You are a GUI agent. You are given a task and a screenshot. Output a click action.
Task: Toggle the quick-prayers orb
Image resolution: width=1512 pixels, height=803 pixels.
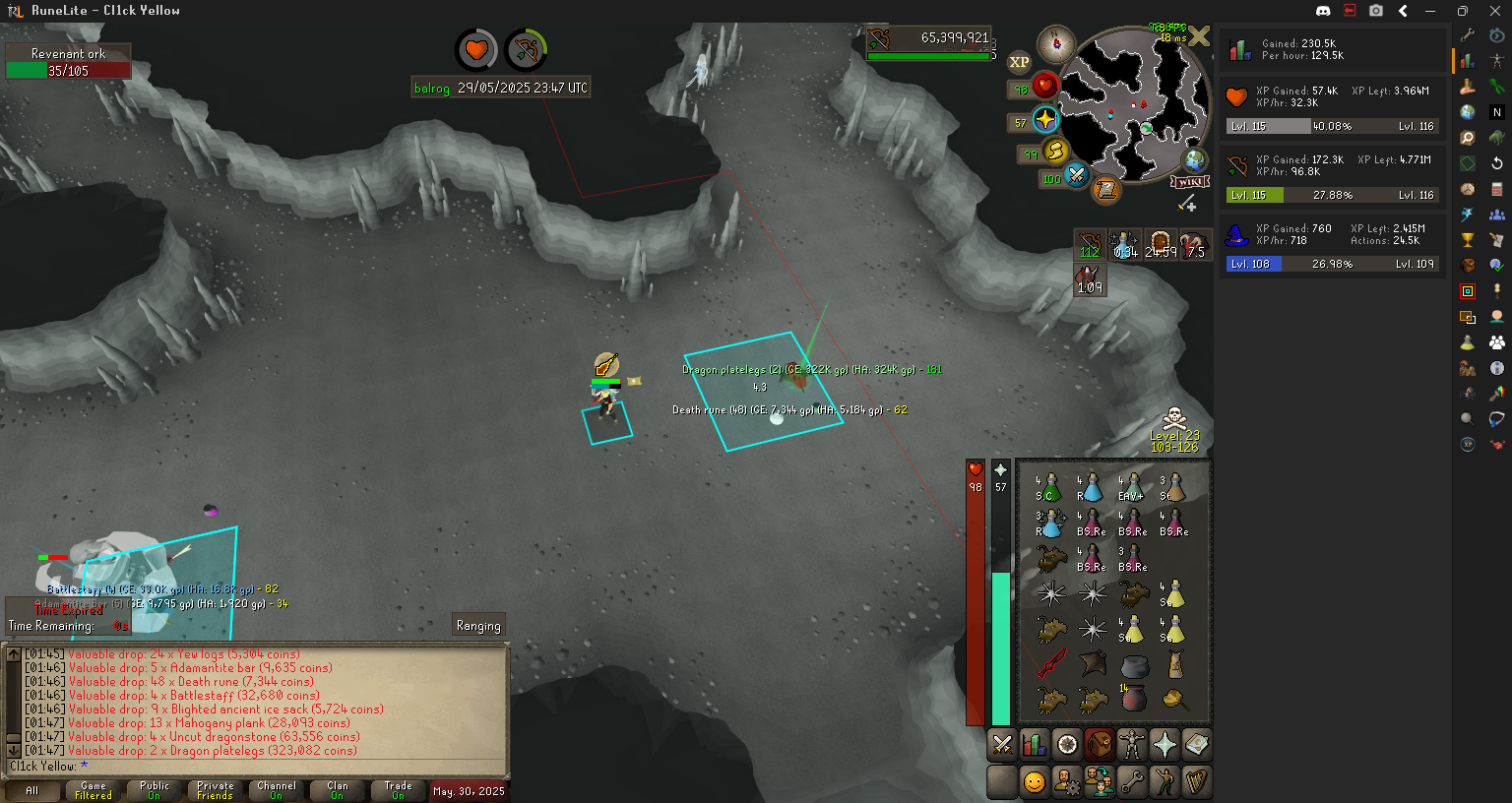pyautogui.click(x=1045, y=121)
